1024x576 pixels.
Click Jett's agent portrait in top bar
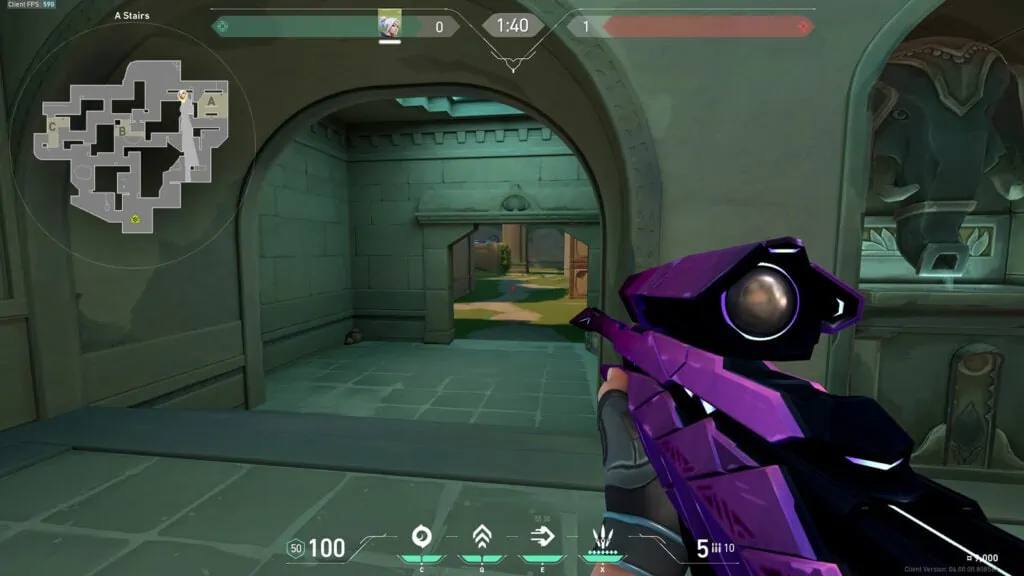click(389, 24)
